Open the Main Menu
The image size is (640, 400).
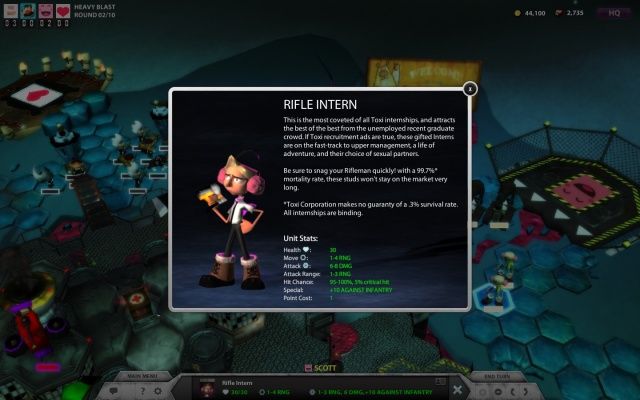click(x=140, y=376)
